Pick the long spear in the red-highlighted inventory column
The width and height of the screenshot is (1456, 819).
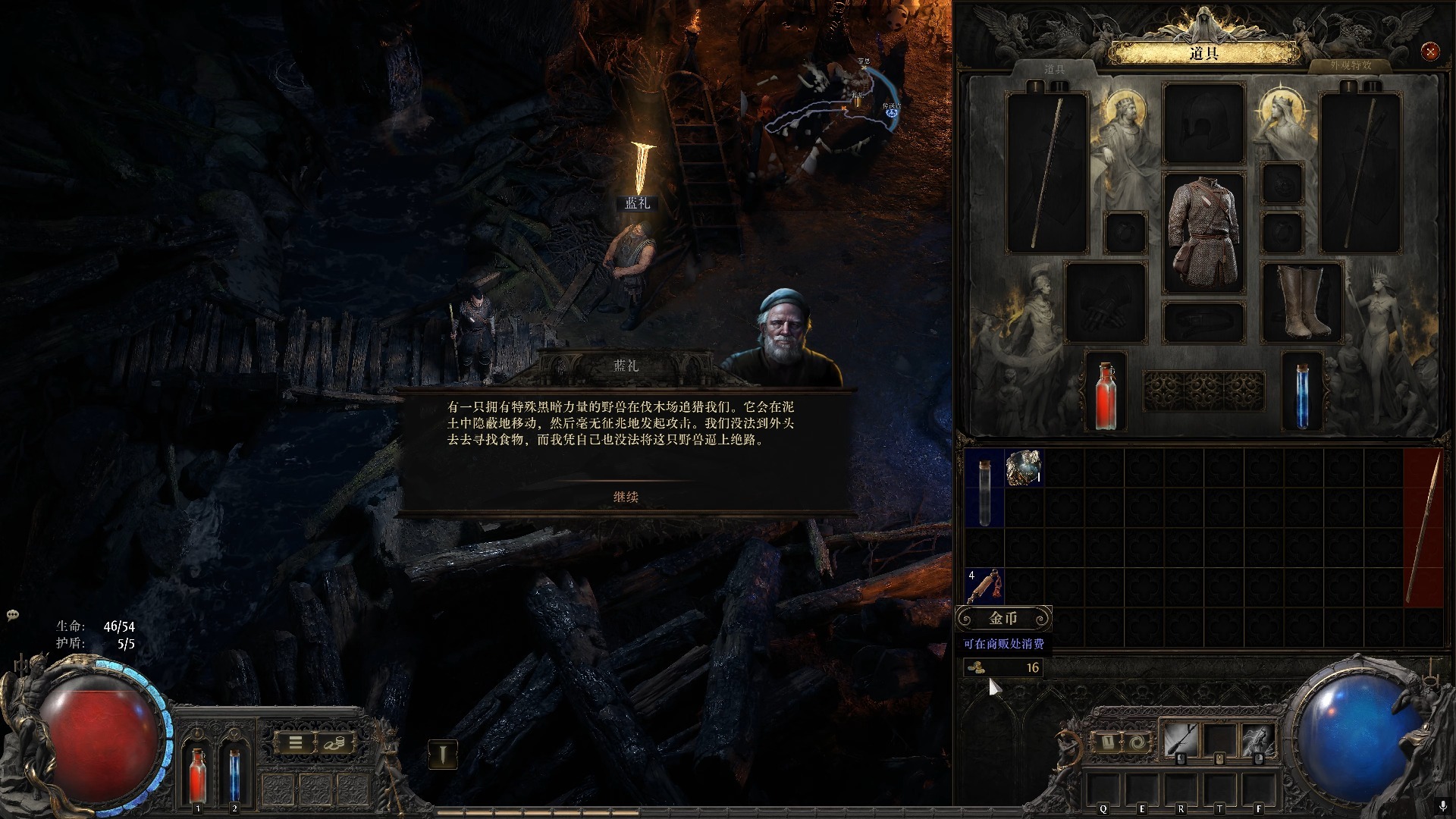(1423, 527)
